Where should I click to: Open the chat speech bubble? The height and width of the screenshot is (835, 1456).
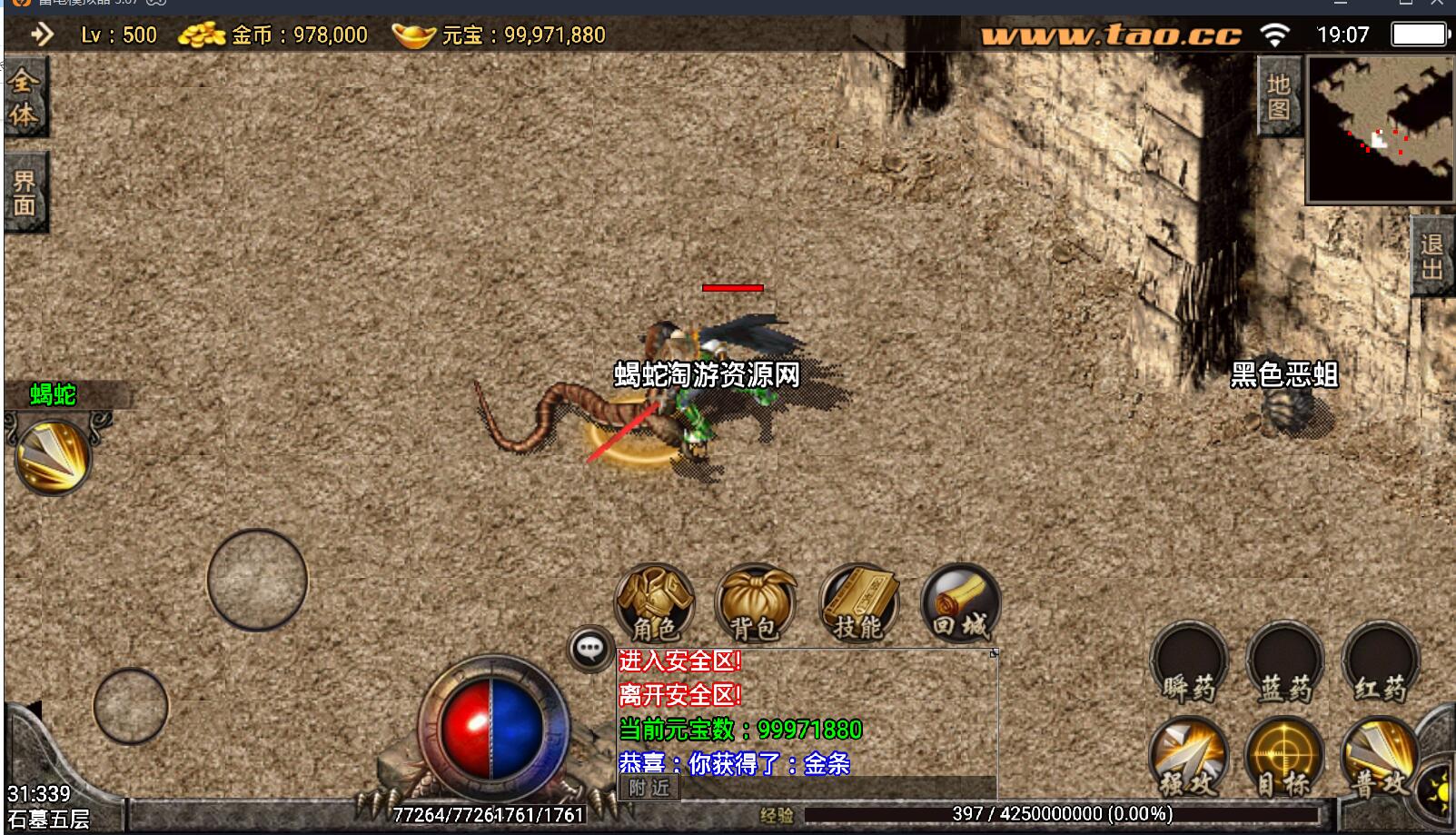(x=590, y=649)
